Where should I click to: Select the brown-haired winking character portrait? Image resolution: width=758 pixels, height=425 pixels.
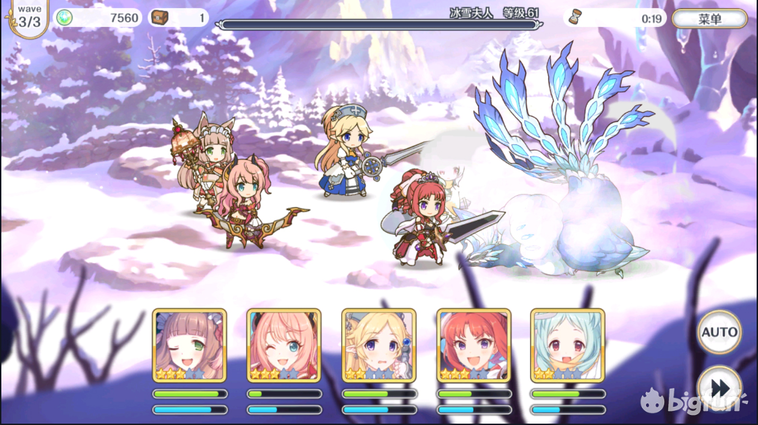[x=190, y=346]
